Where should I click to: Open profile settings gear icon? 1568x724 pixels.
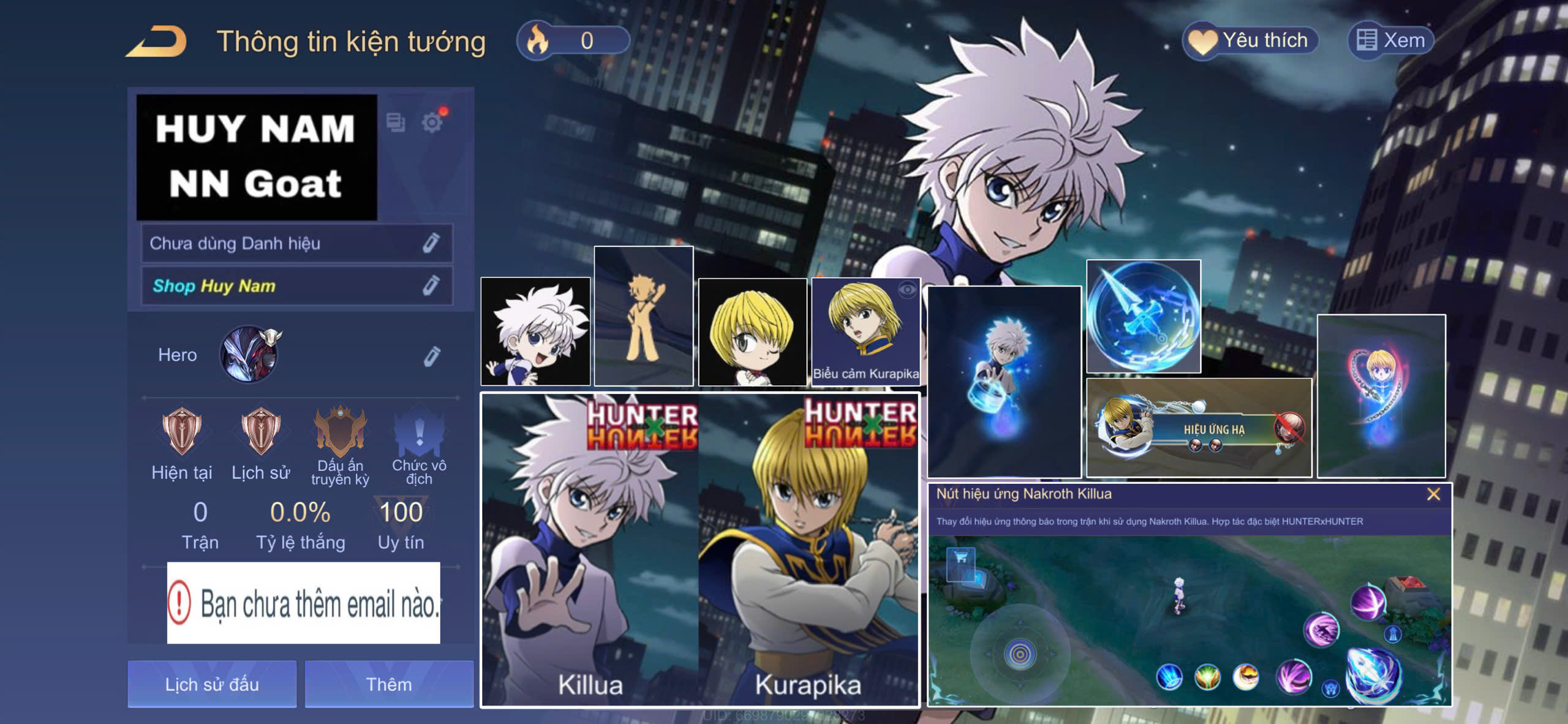(432, 123)
